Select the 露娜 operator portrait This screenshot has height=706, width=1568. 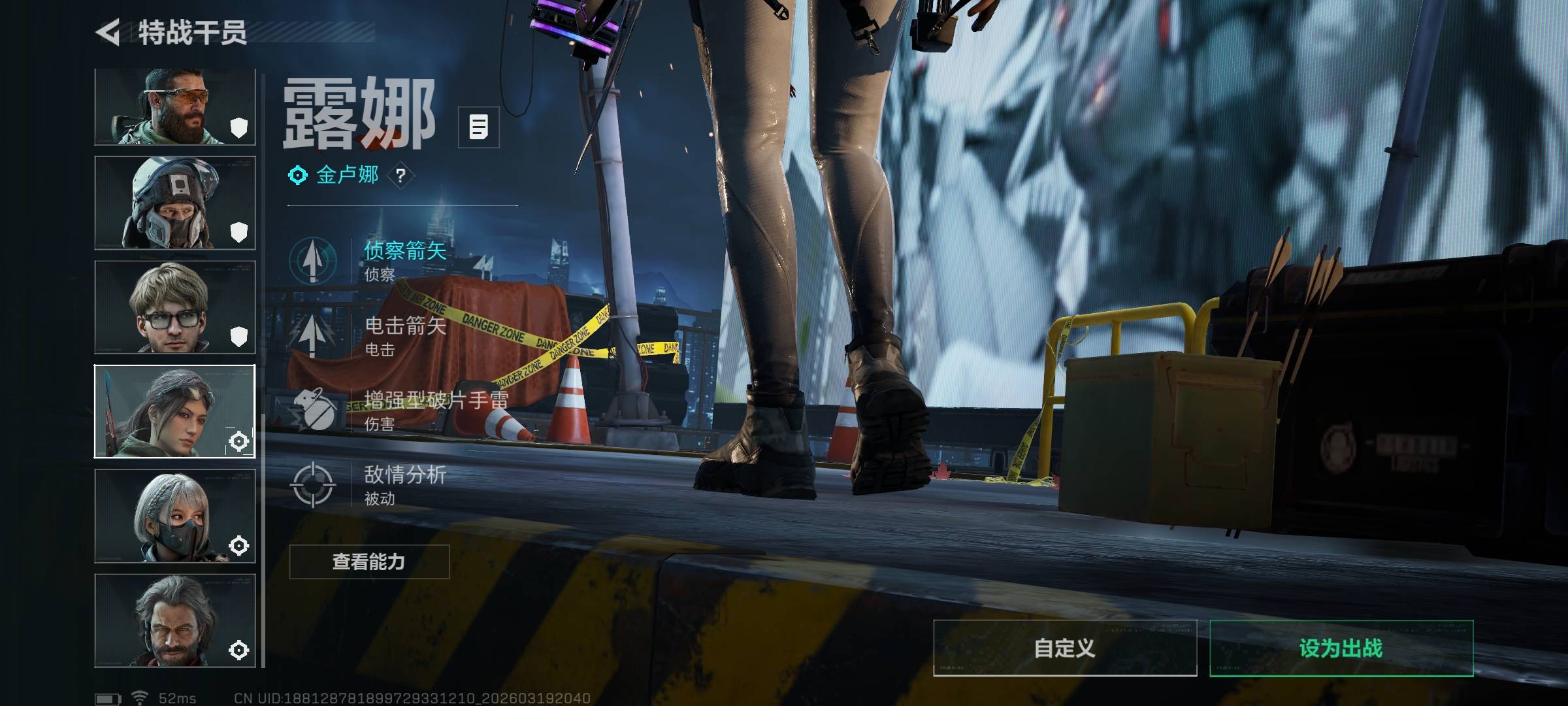click(x=174, y=411)
